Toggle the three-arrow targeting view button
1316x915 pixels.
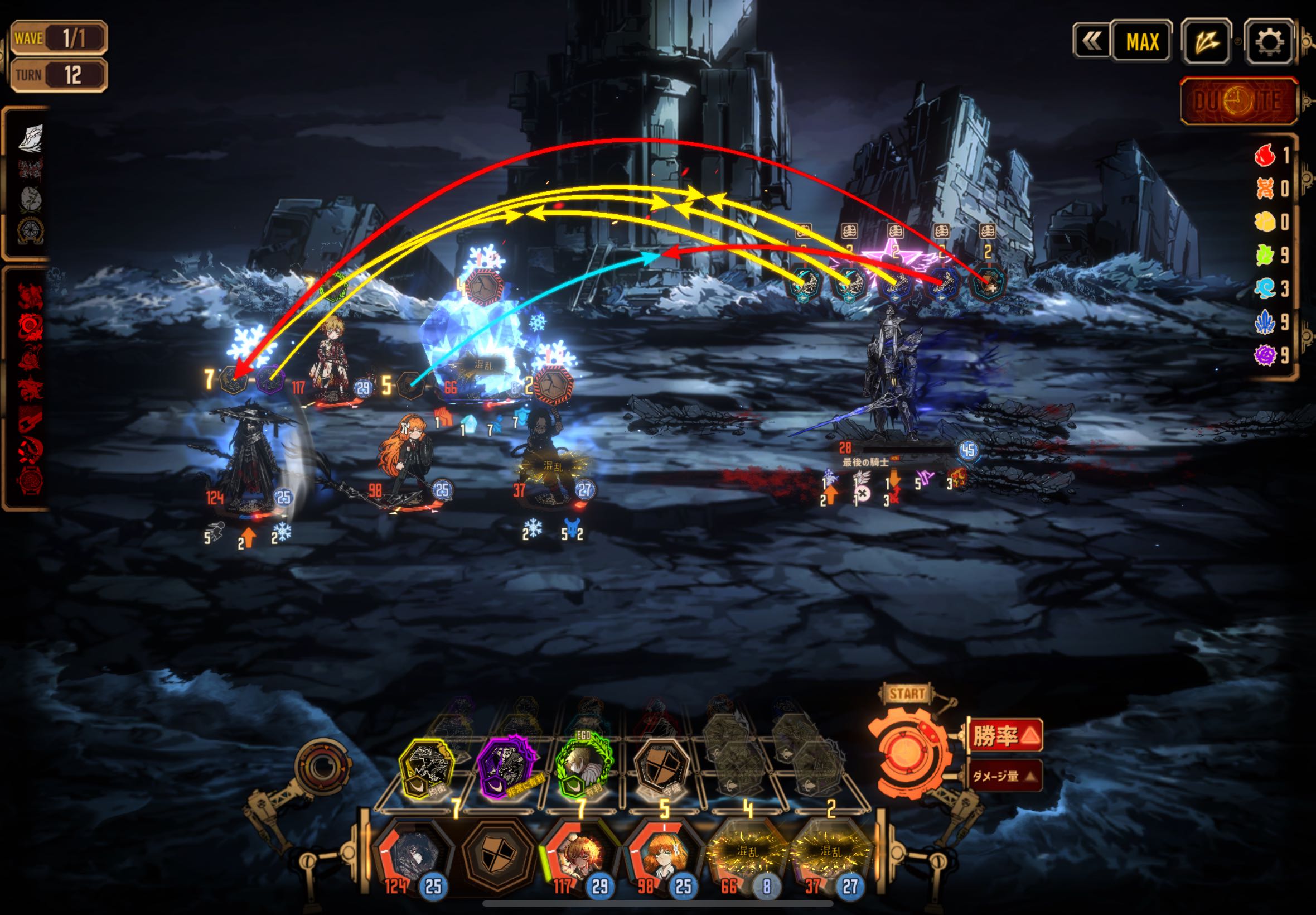point(1206,41)
